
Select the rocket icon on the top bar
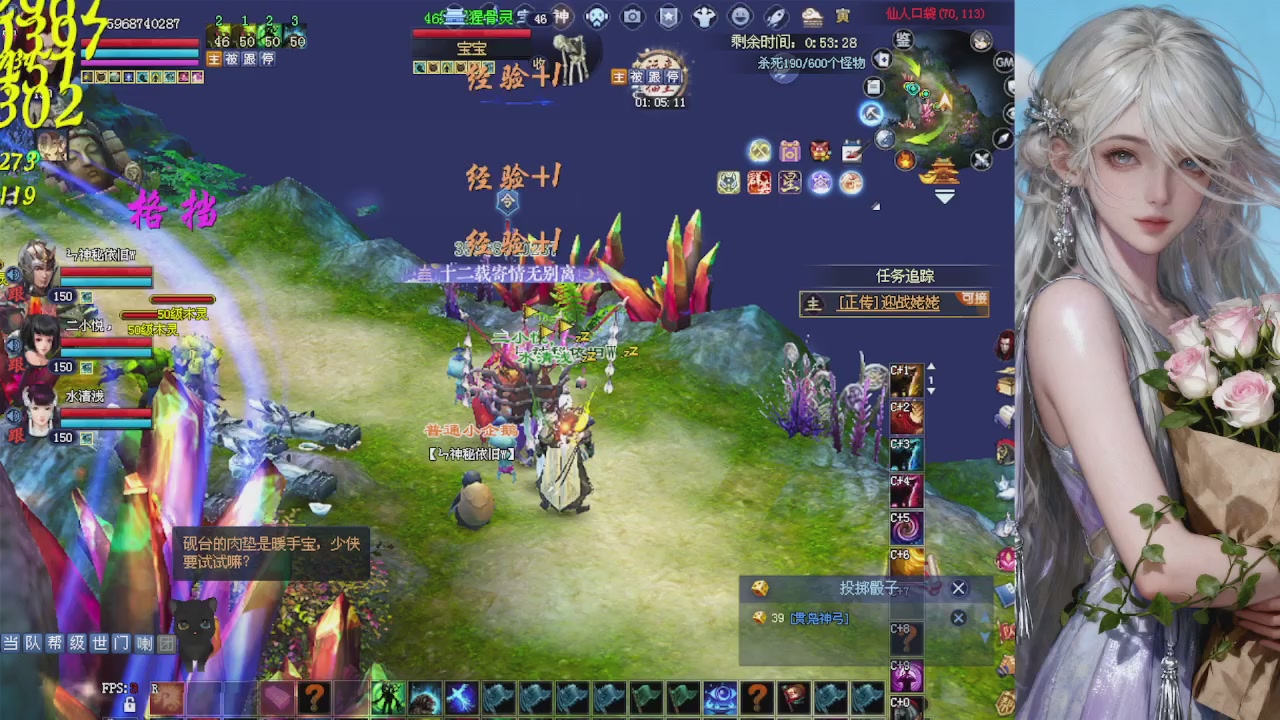pyautogui.click(x=775, y=16)
